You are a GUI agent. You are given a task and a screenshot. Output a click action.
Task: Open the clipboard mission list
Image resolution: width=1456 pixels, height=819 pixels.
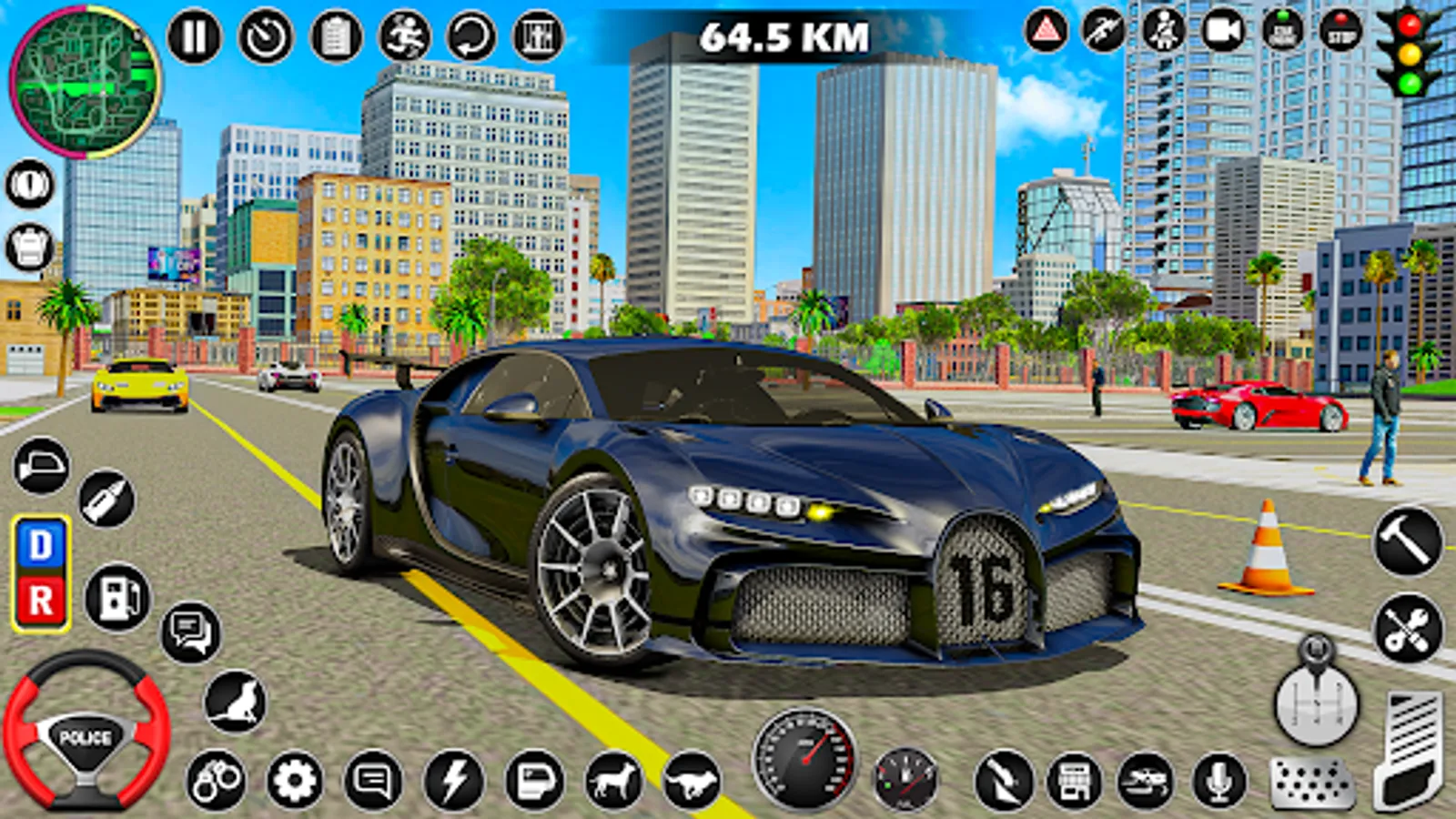pos(335,36)
